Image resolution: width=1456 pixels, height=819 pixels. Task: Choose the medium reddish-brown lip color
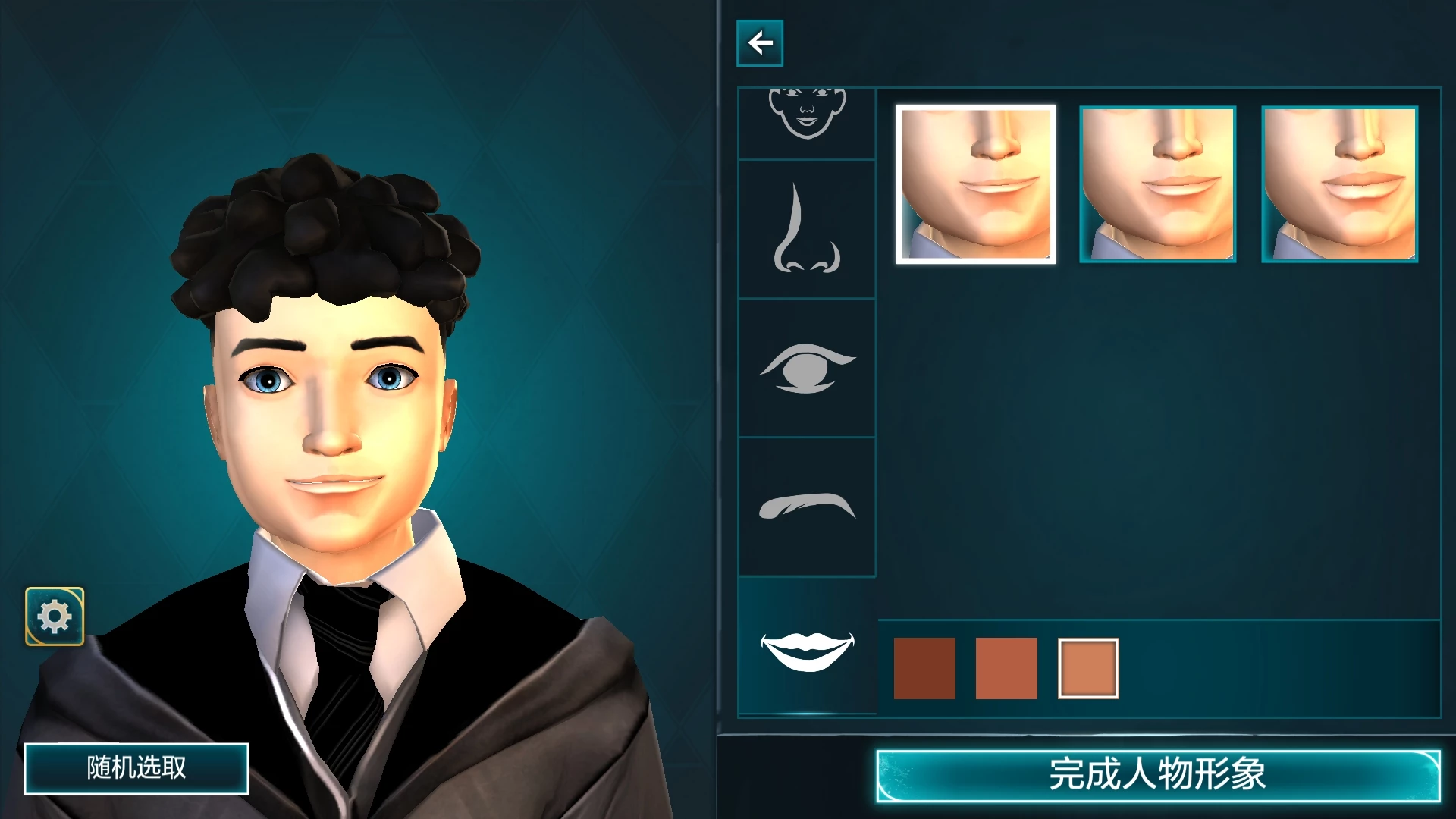[x=1006, y=668]
